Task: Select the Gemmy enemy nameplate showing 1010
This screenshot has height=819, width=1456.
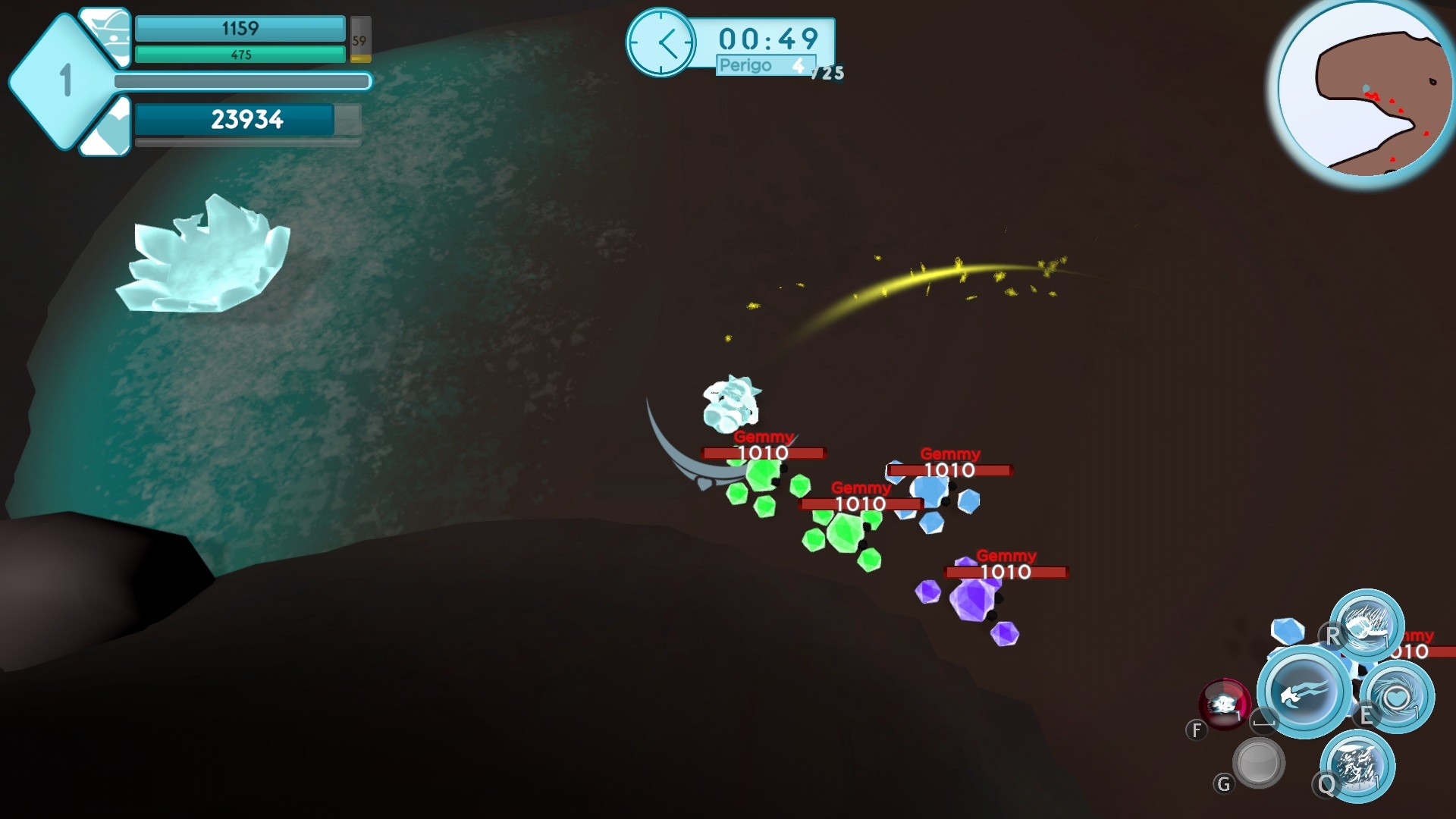Action: [762, 452]
